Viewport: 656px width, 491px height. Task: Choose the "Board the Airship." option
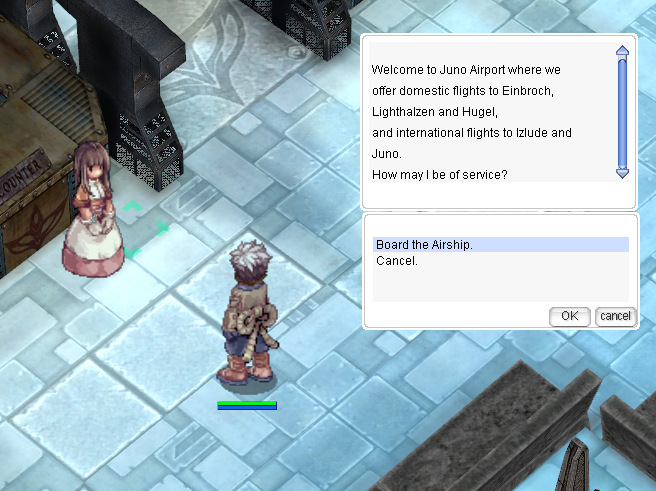(425, 245)
